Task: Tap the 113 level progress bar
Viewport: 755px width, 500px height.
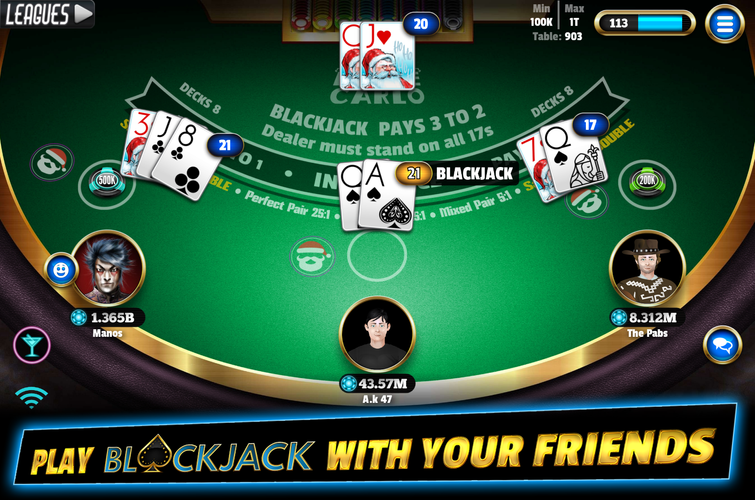Action: tap(645, 23)
